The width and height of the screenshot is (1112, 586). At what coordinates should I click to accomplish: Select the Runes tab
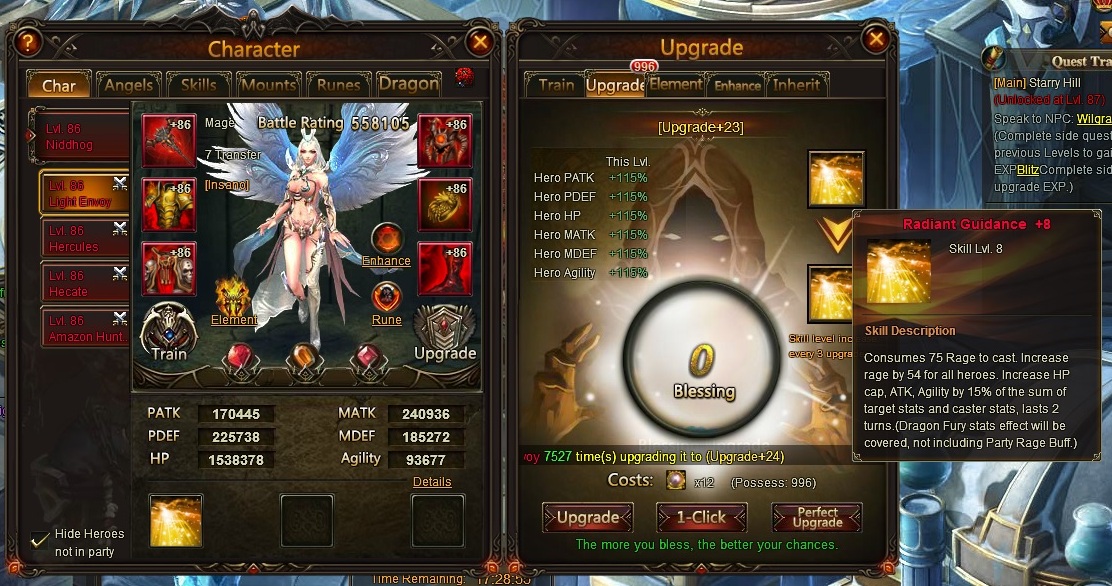pyautogui.click(x=338, y=85)
